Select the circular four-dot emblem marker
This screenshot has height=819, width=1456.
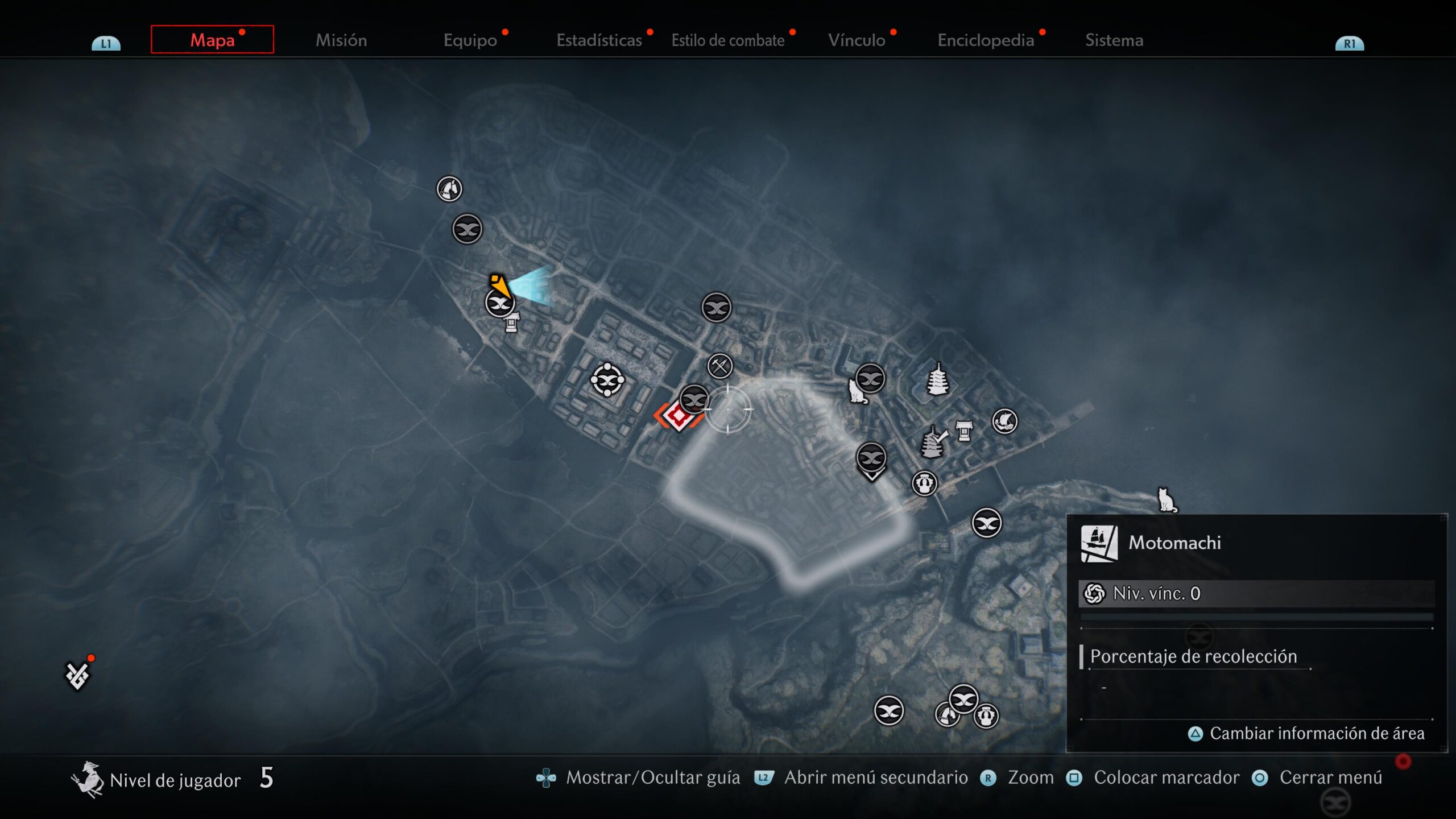(x=607, y=379)
